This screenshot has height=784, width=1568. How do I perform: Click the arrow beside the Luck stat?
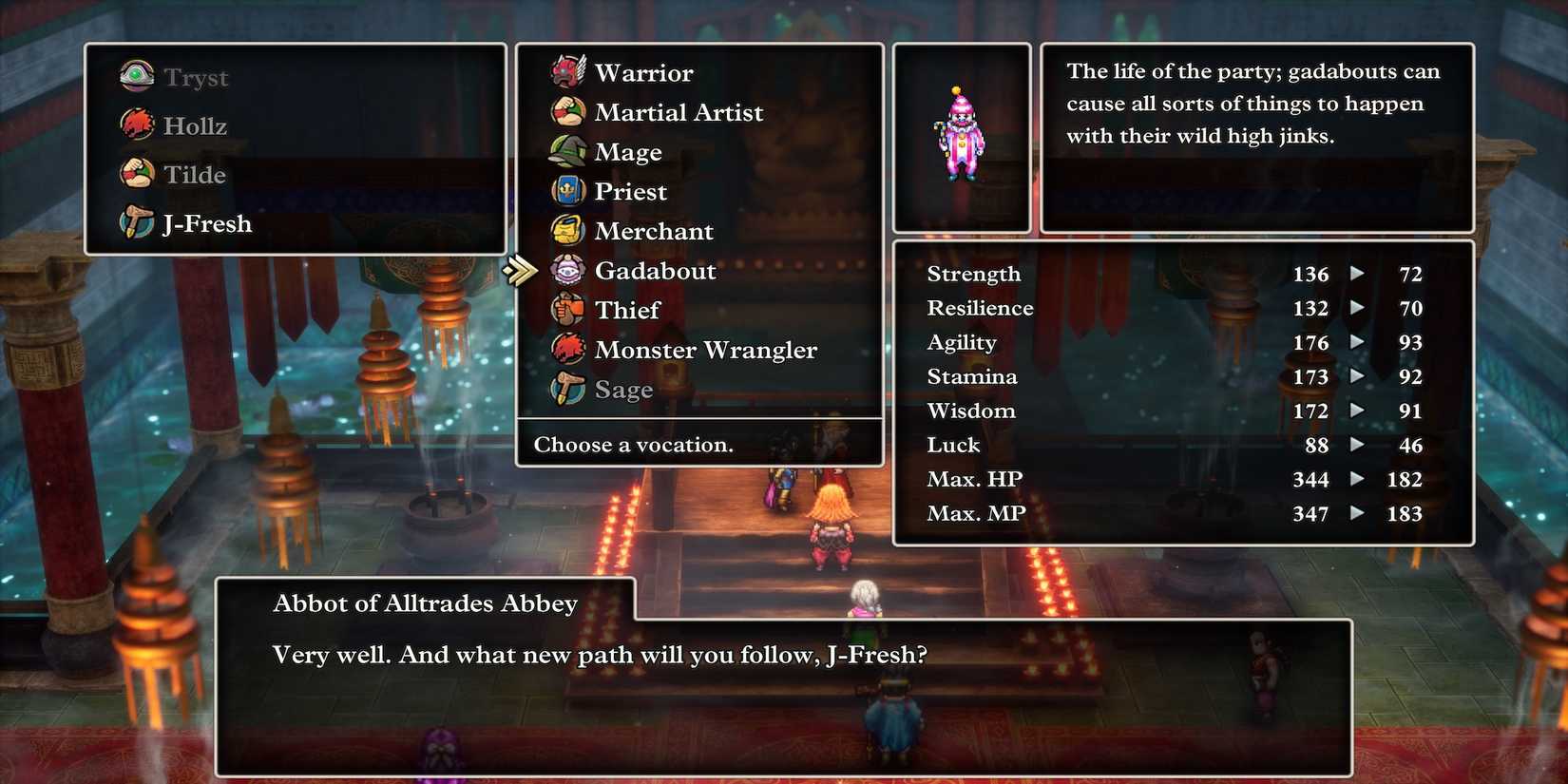(1357, 446)
